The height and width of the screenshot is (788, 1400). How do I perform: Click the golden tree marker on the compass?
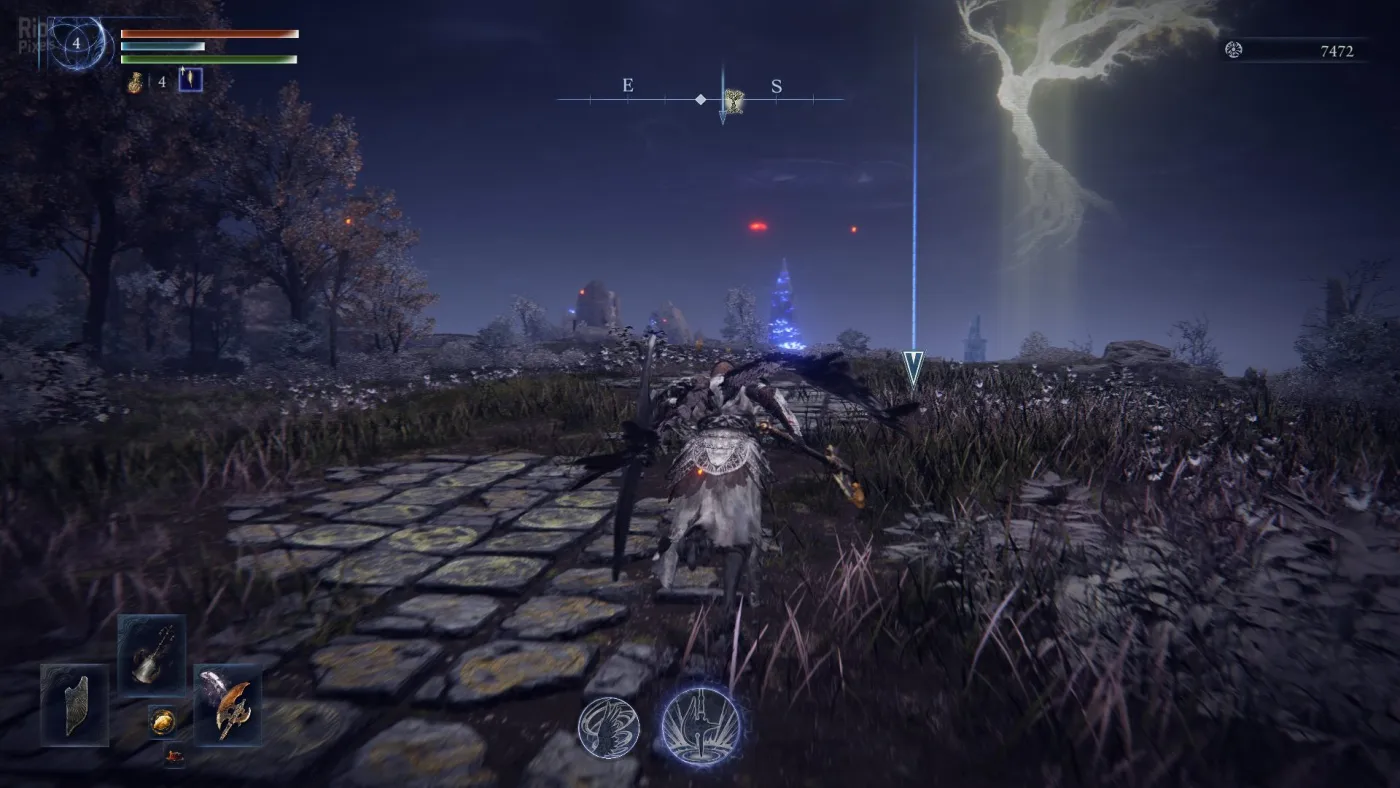pos(735,99)
